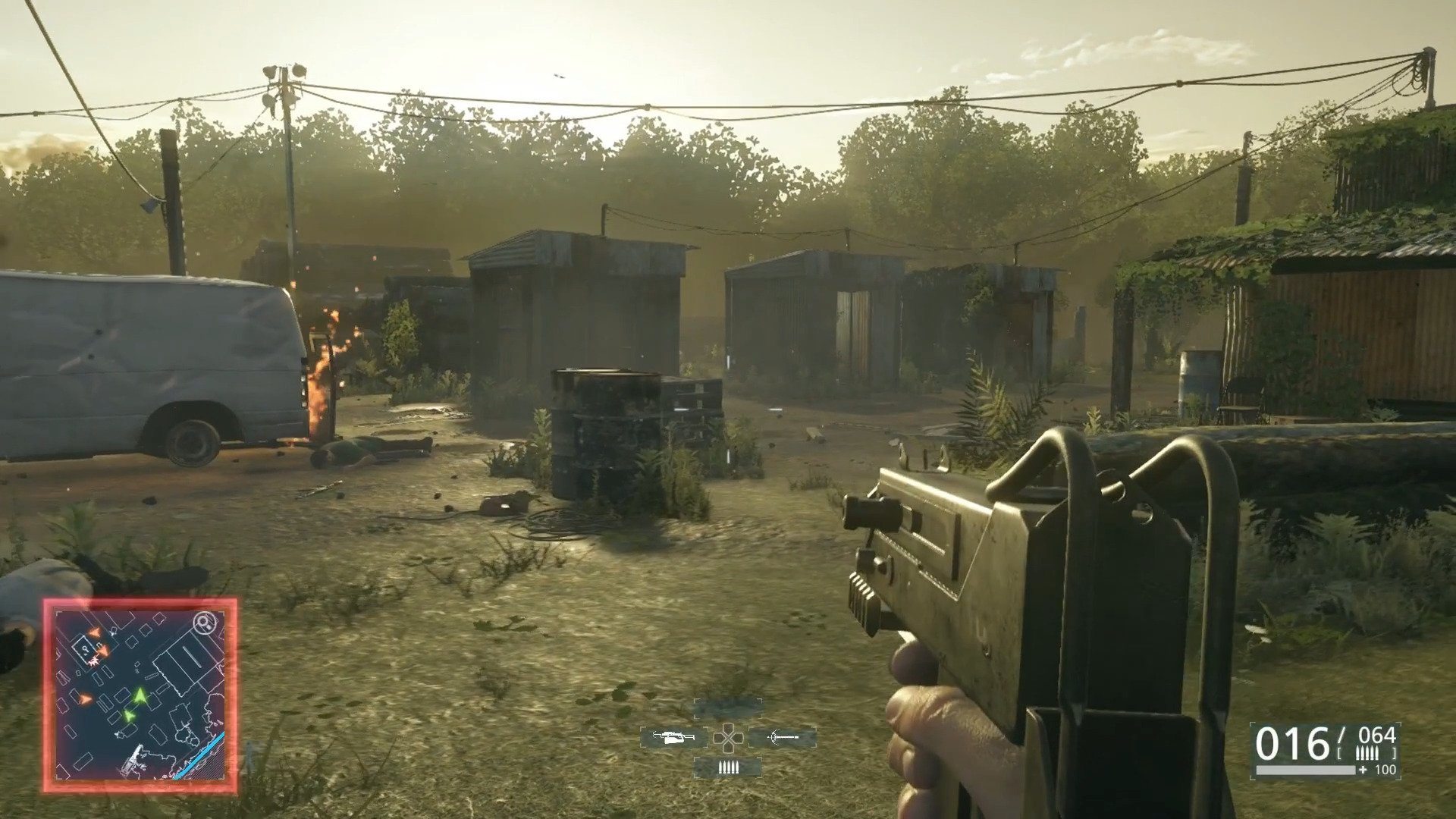Select the machine pistol on the weapon wheel
This screenshot has height=819, width=1456.
coord(673,738)
